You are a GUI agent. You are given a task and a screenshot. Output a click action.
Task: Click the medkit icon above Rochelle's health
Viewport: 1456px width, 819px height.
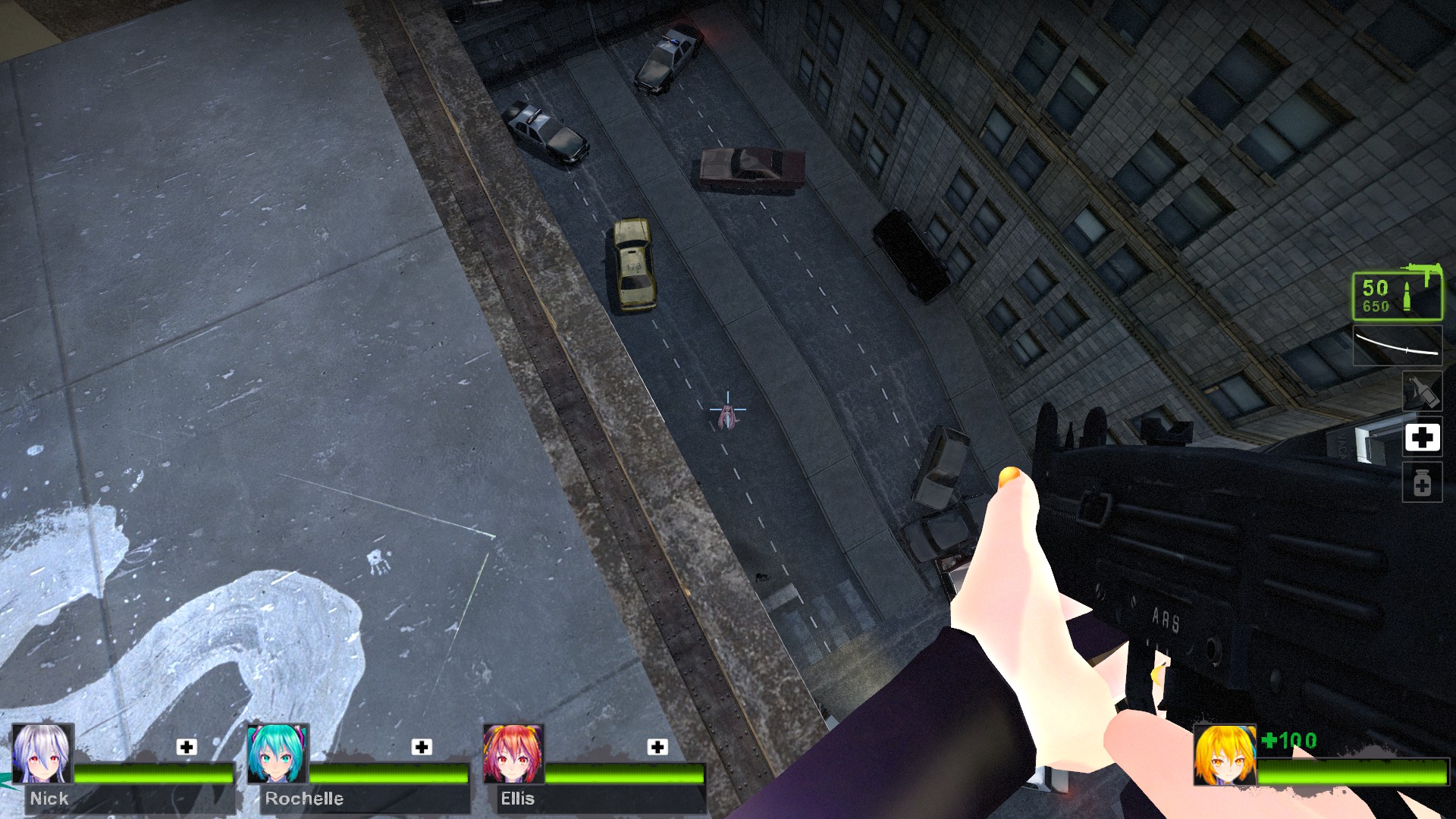pyautogui.click(x=422, y=747)
